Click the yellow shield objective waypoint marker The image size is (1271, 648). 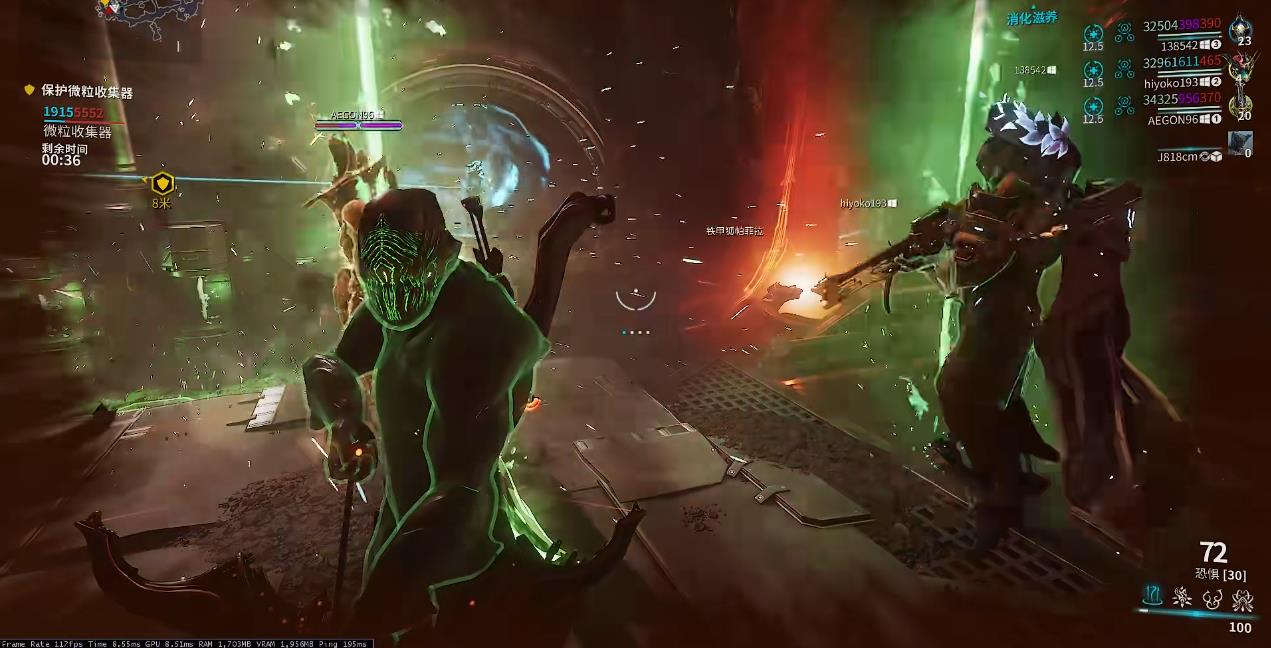pos(162,184)
